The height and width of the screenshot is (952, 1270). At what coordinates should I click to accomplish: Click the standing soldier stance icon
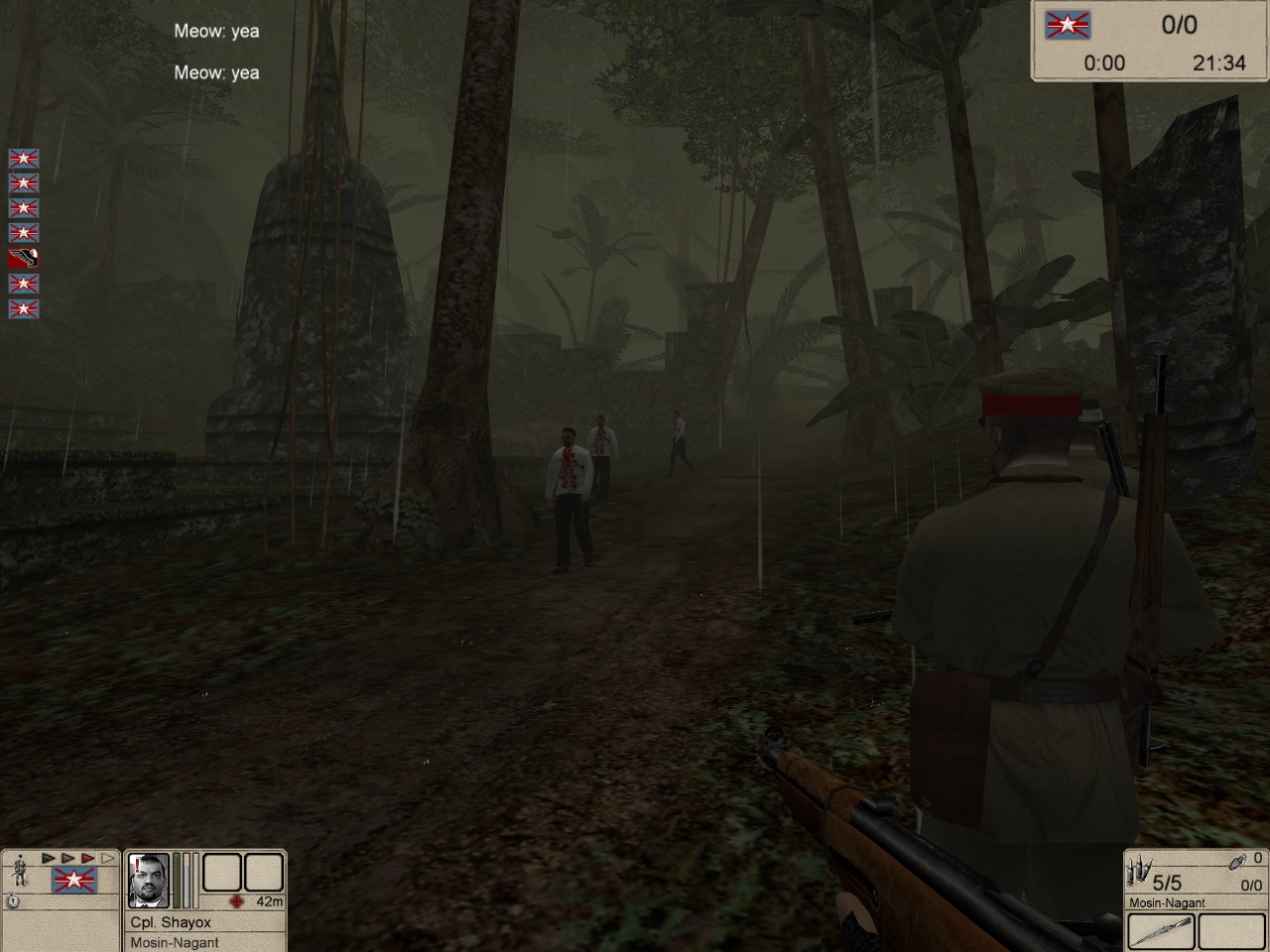(18, 872)
